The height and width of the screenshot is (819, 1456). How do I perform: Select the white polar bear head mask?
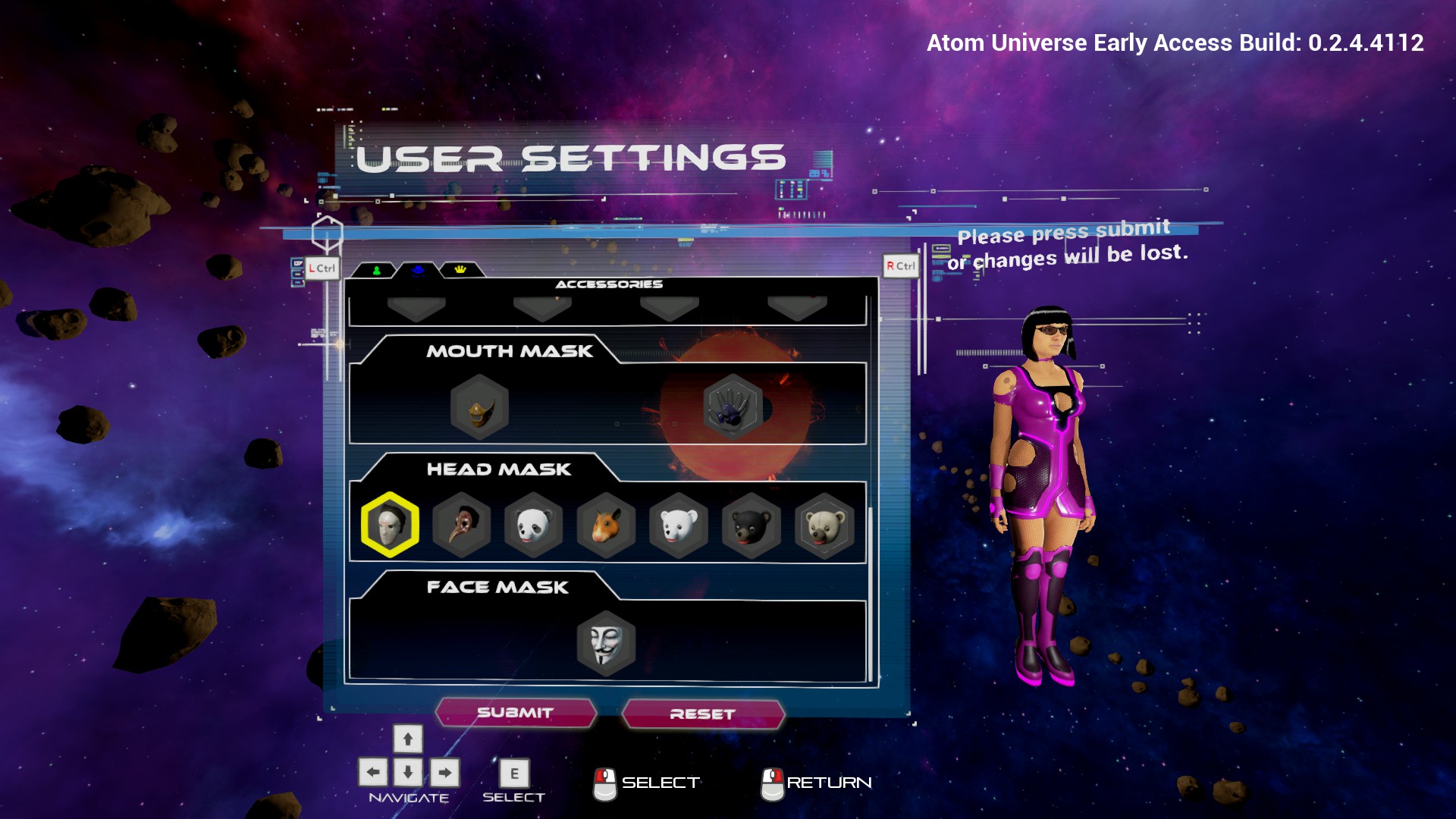click(679, 525)
